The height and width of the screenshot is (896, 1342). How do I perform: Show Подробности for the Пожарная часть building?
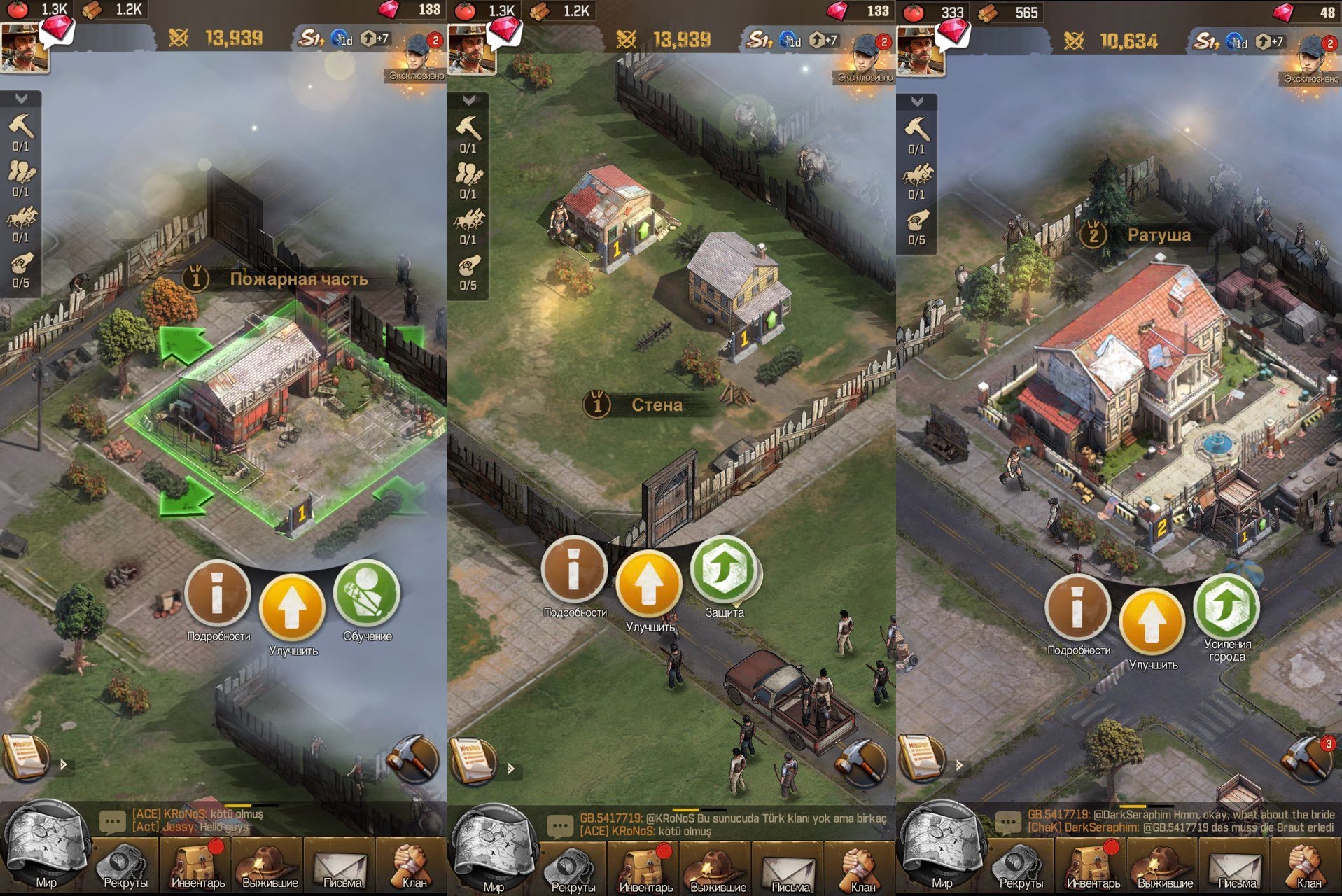pos(218,595)
